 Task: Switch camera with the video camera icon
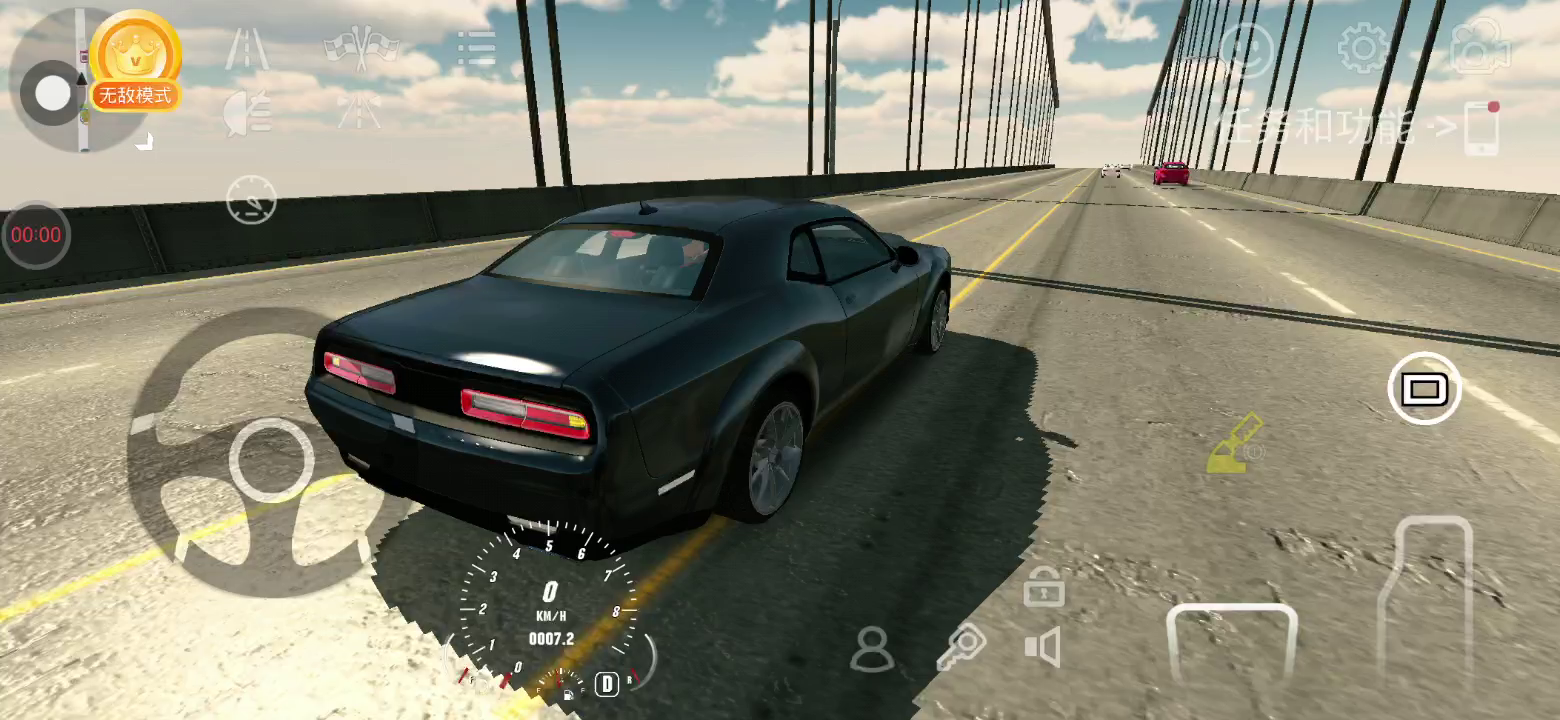click(1480, 48)
